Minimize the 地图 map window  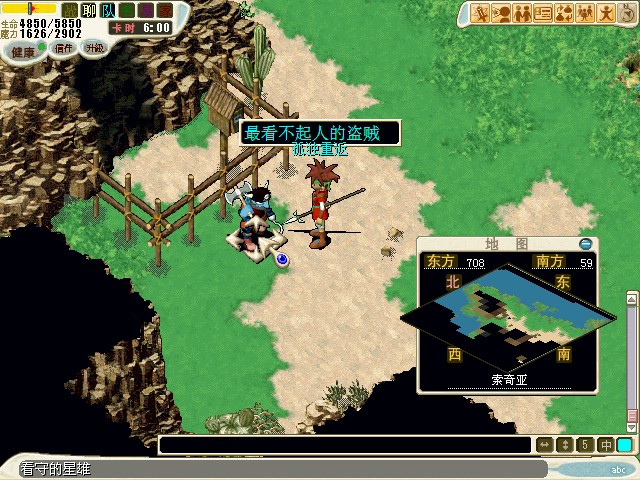(x=586, y=244)
